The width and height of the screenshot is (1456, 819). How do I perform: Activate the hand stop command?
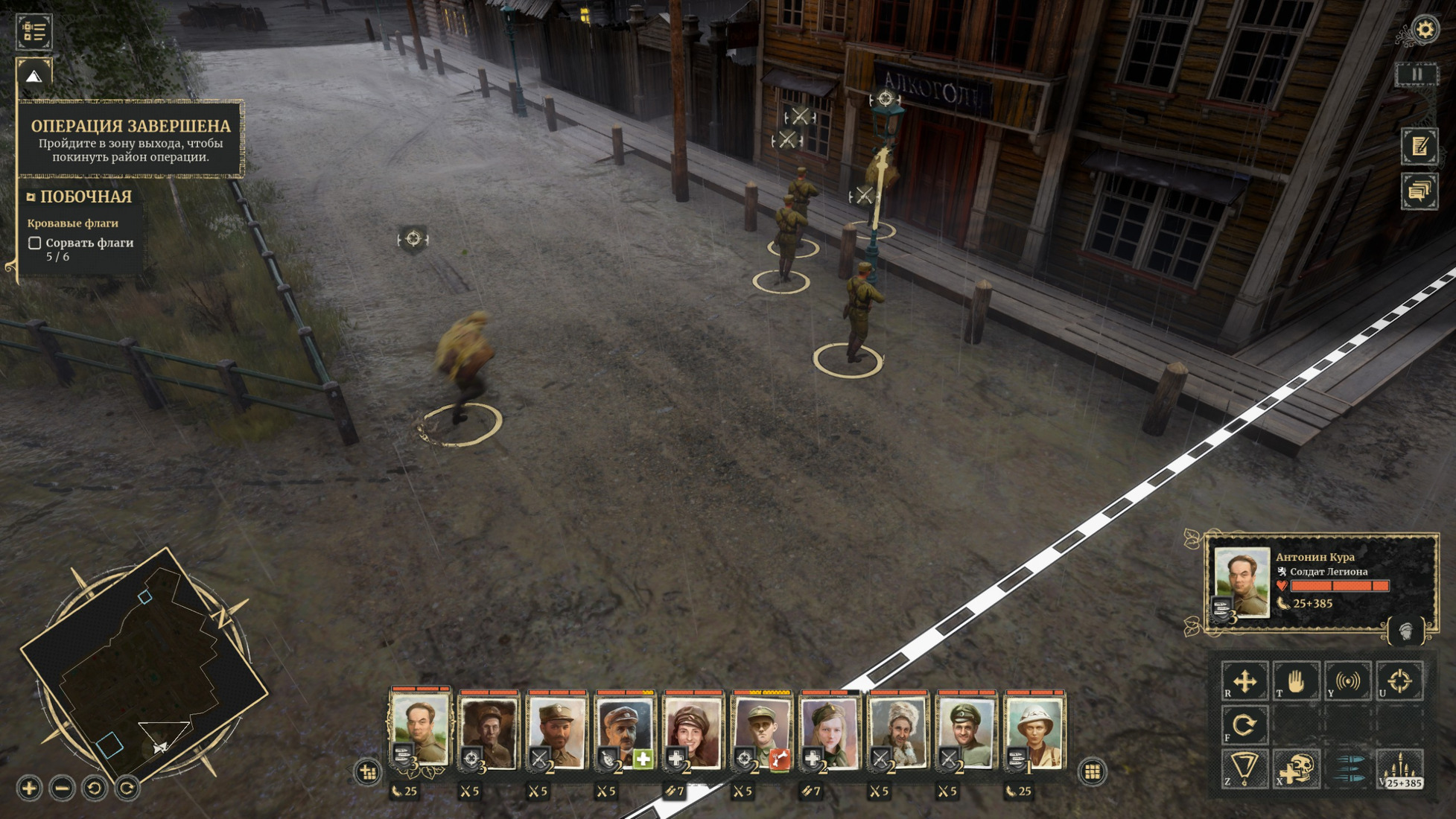(x=1296, y=681)
